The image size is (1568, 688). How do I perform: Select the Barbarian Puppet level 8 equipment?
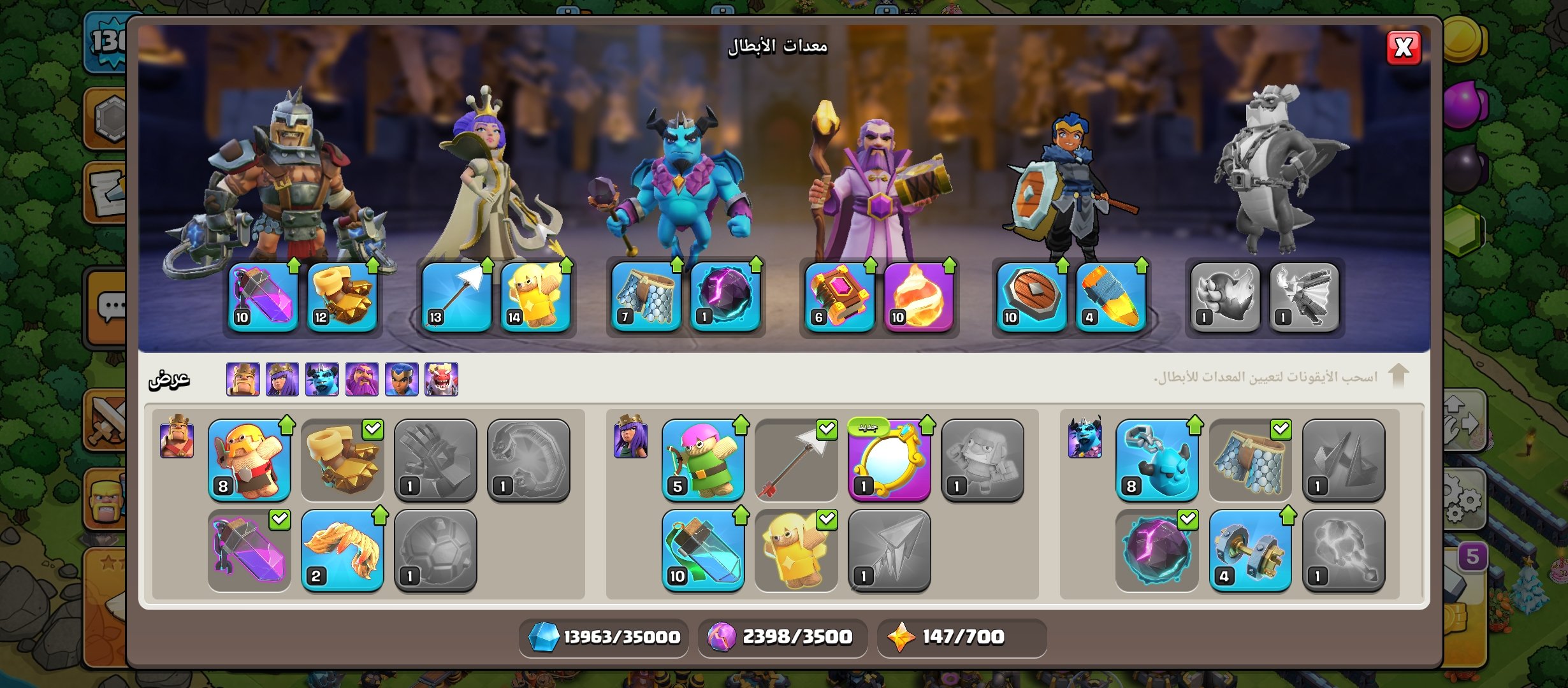tap(249, 460)
